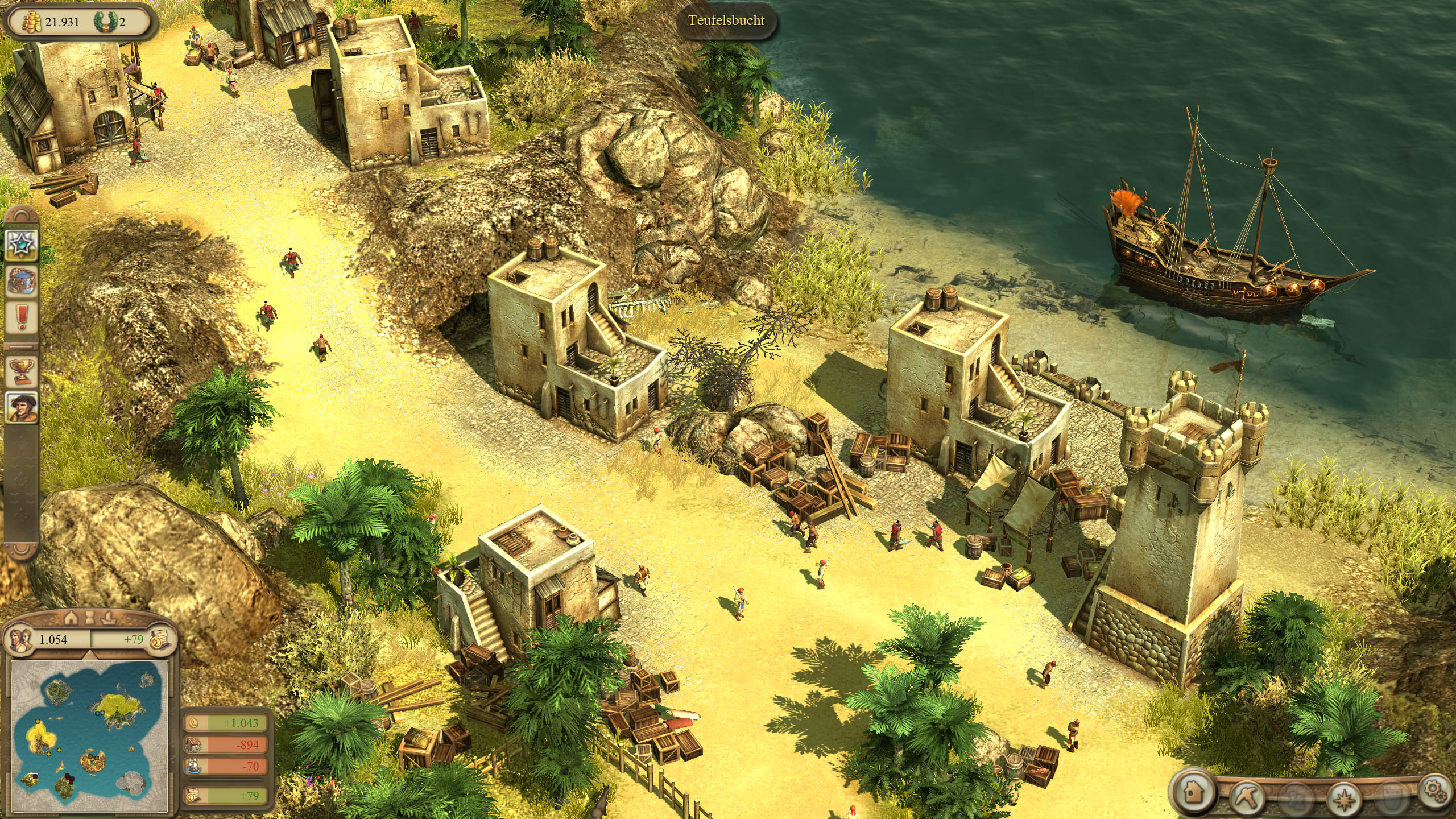Click the coin-and-scroll balance icon beside +79
1456x819 pixels.
click(x=160, y=639)
